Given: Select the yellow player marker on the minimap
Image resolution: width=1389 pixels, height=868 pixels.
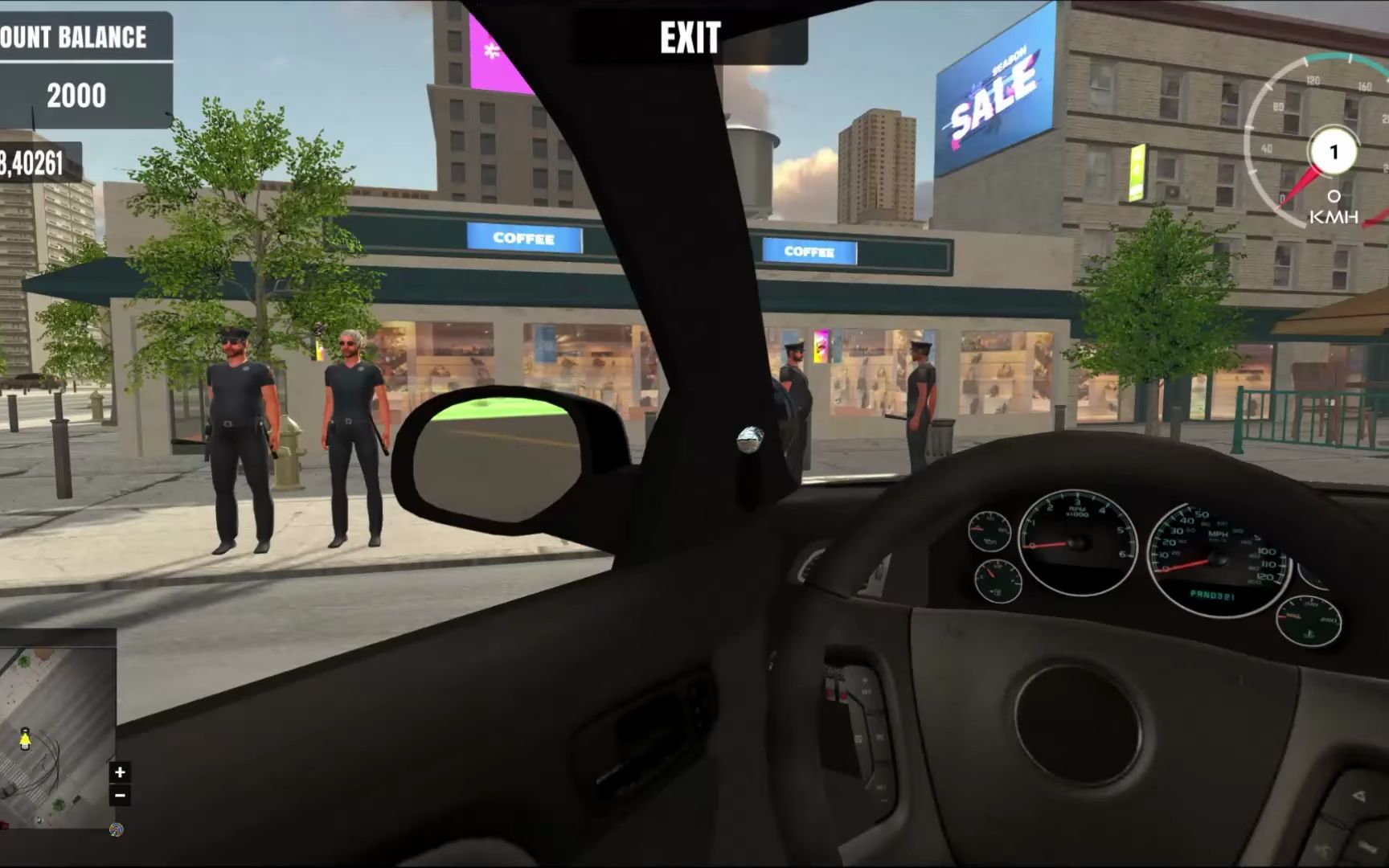Looking at the screenshot, I should tap(25, 739).
